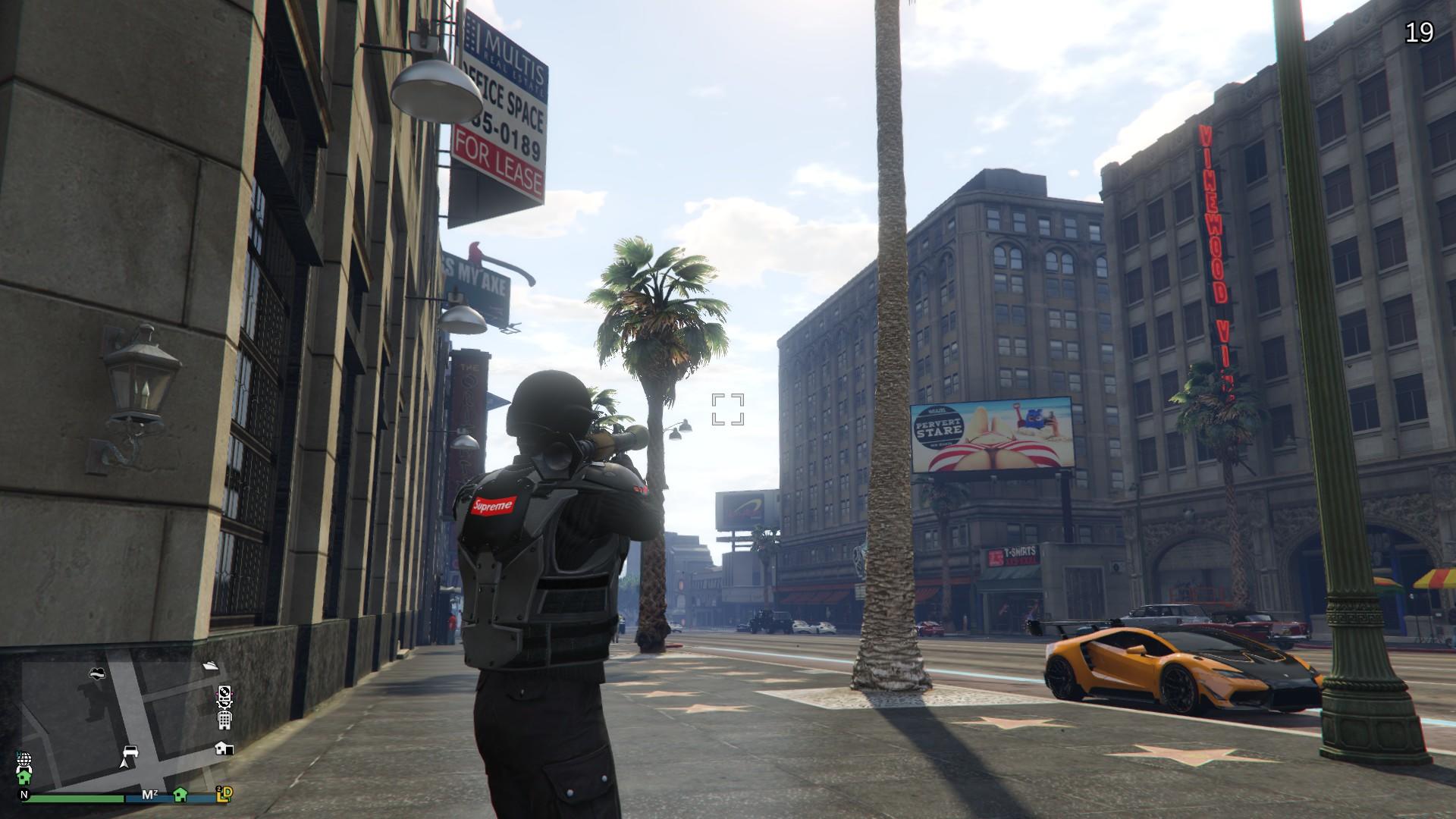
Task: Click the ammo counter showing 19
Action: tap(1420, 33)
